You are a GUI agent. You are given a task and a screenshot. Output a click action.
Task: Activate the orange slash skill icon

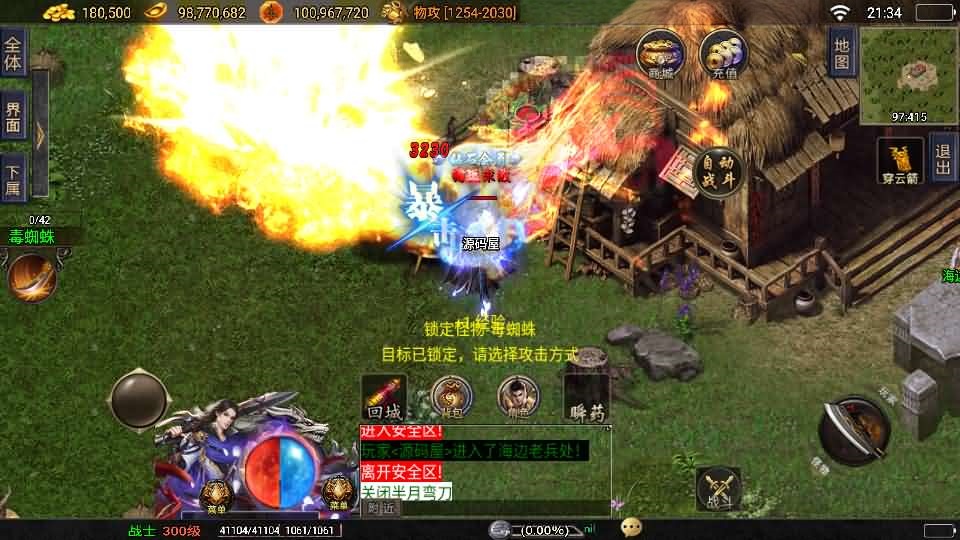(x=32, y=277)
